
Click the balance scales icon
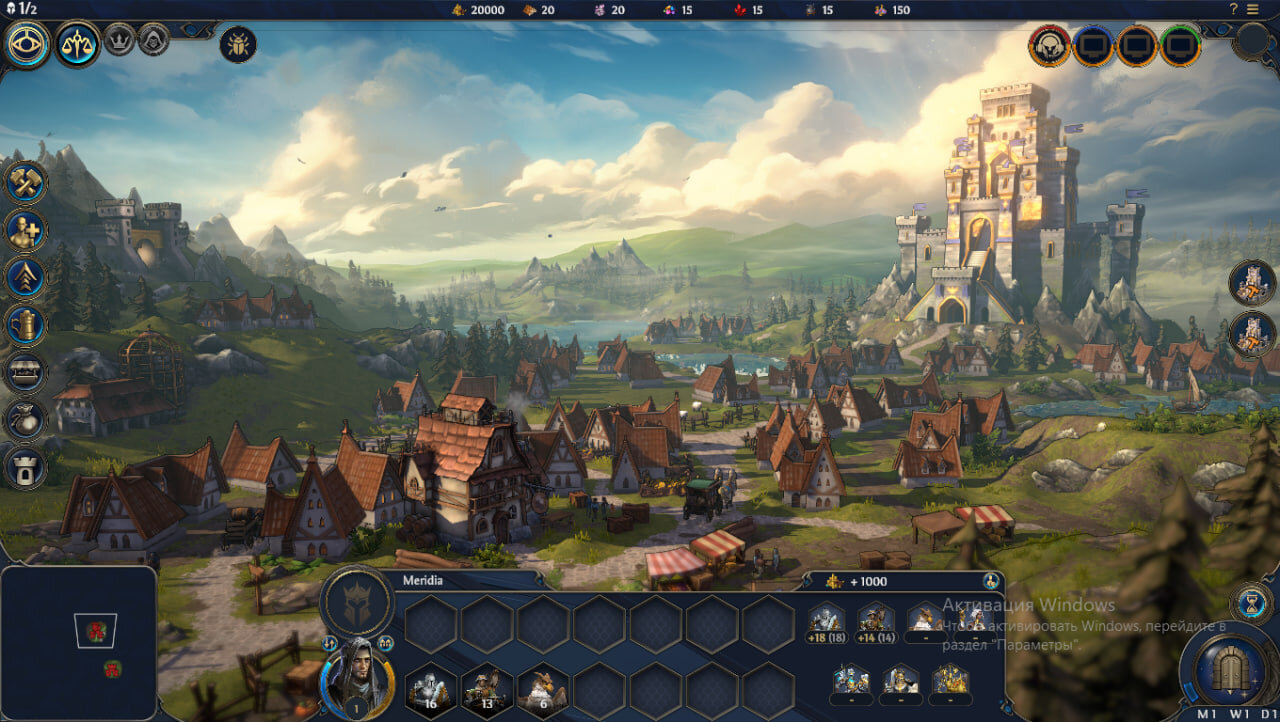(x=77, y=44)
